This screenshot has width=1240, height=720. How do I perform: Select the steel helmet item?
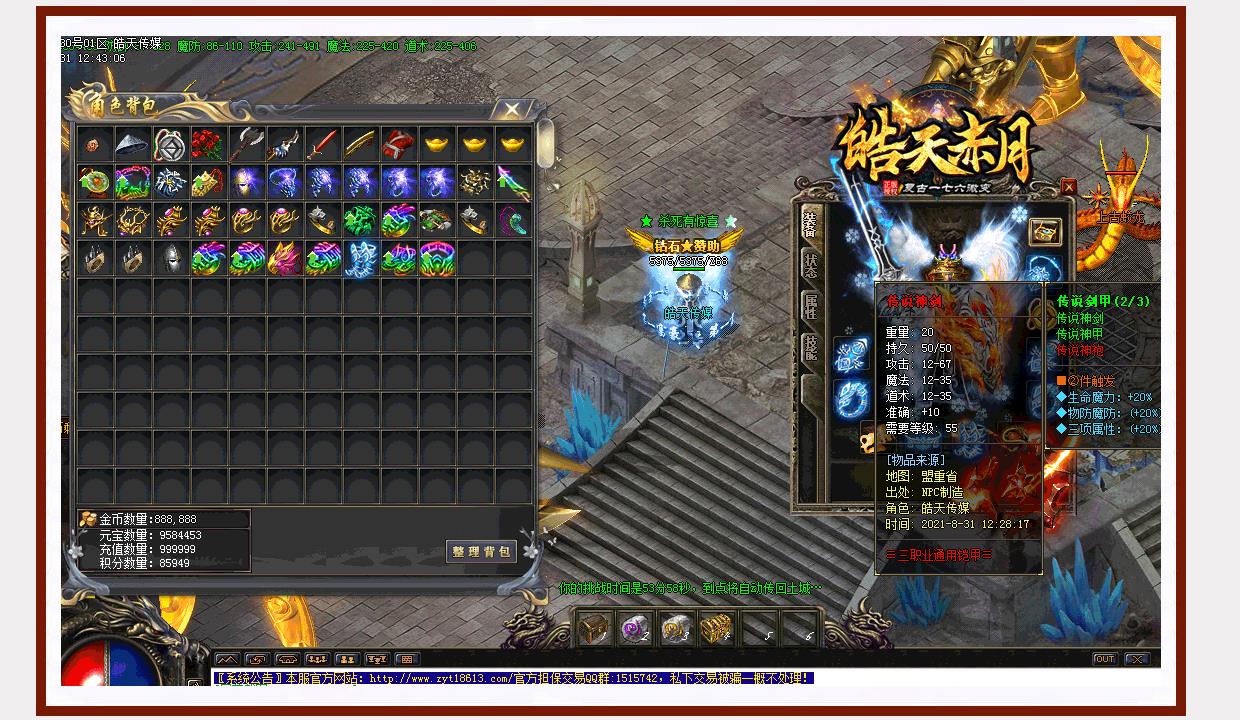click(x=170, y=258)
